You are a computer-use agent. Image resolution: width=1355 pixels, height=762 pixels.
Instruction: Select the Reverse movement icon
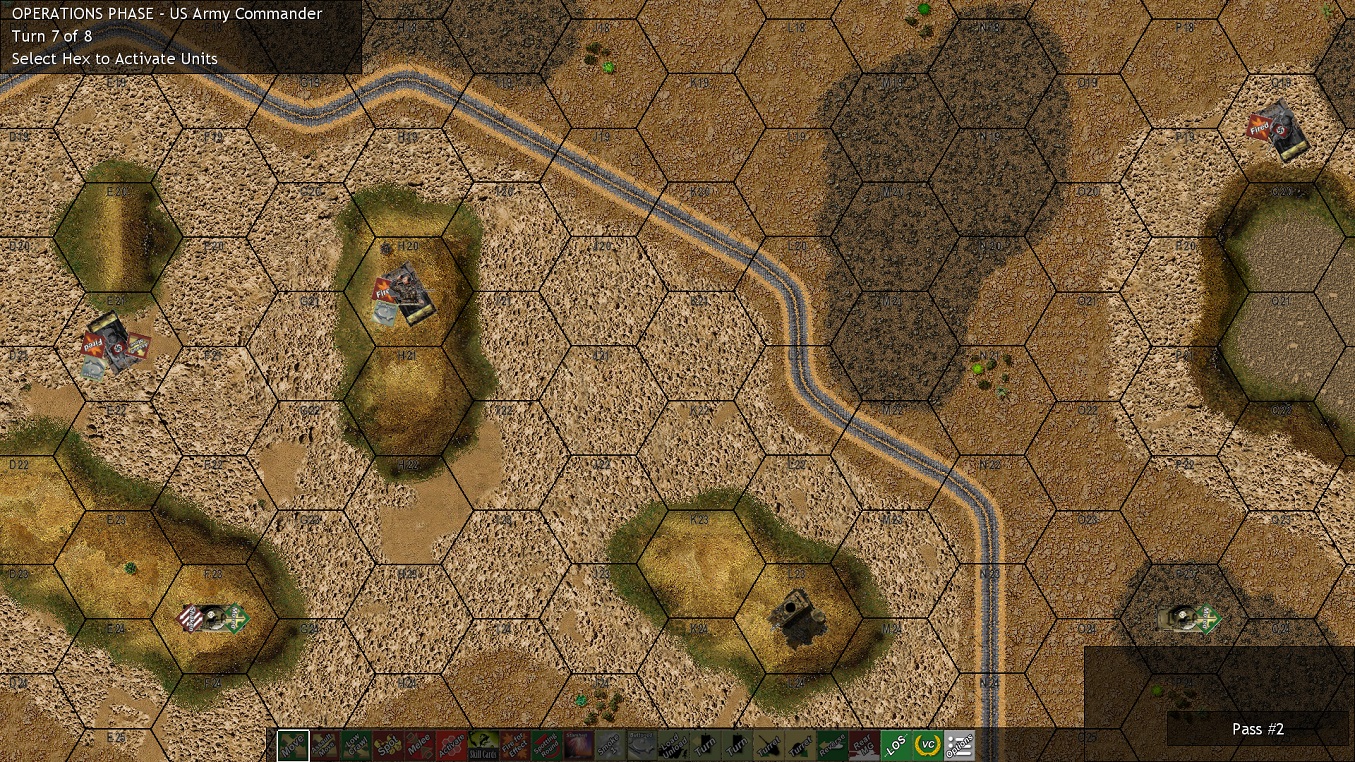(x=830, y=746)
